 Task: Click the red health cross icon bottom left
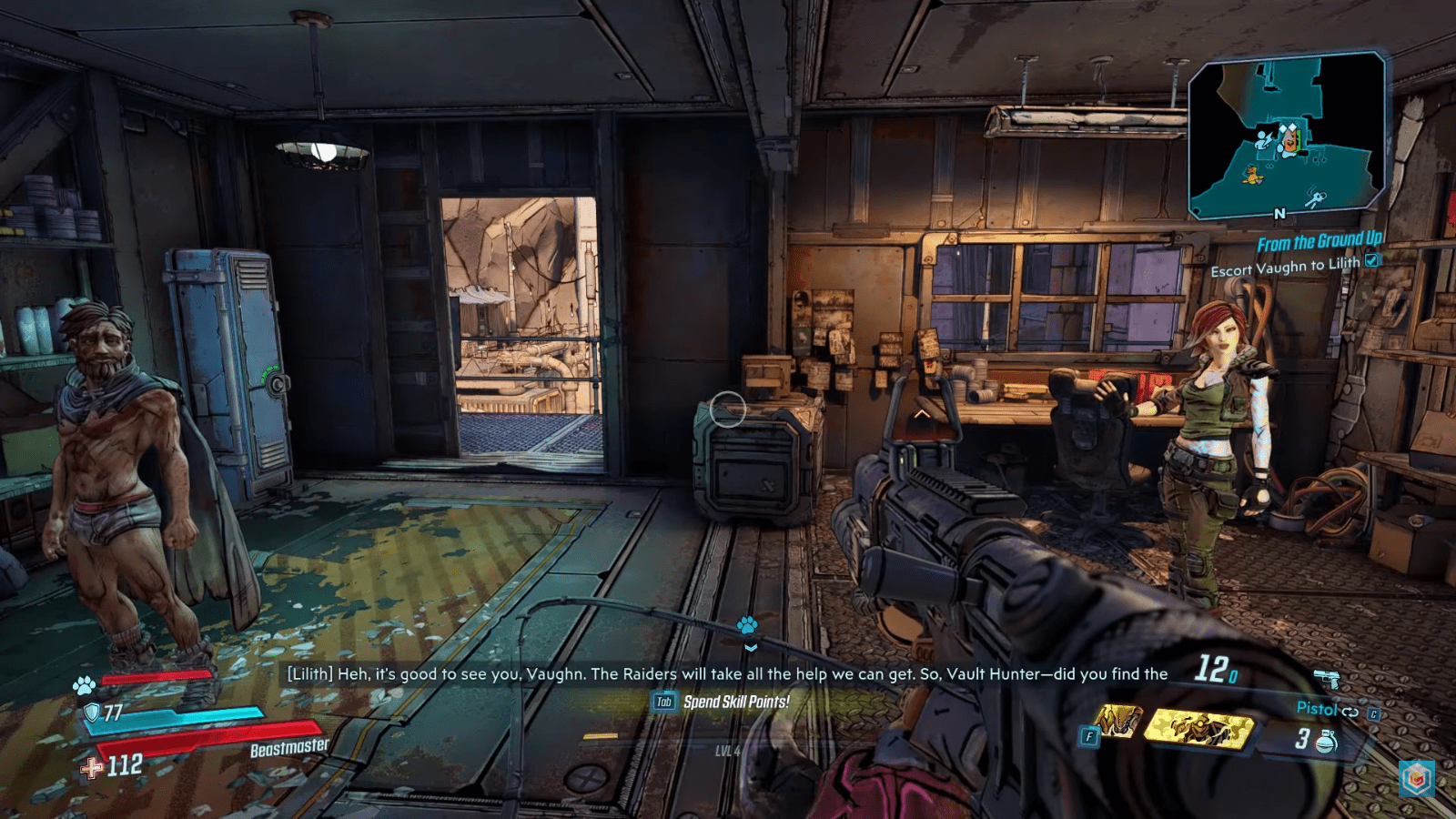[x=90, y=767]
